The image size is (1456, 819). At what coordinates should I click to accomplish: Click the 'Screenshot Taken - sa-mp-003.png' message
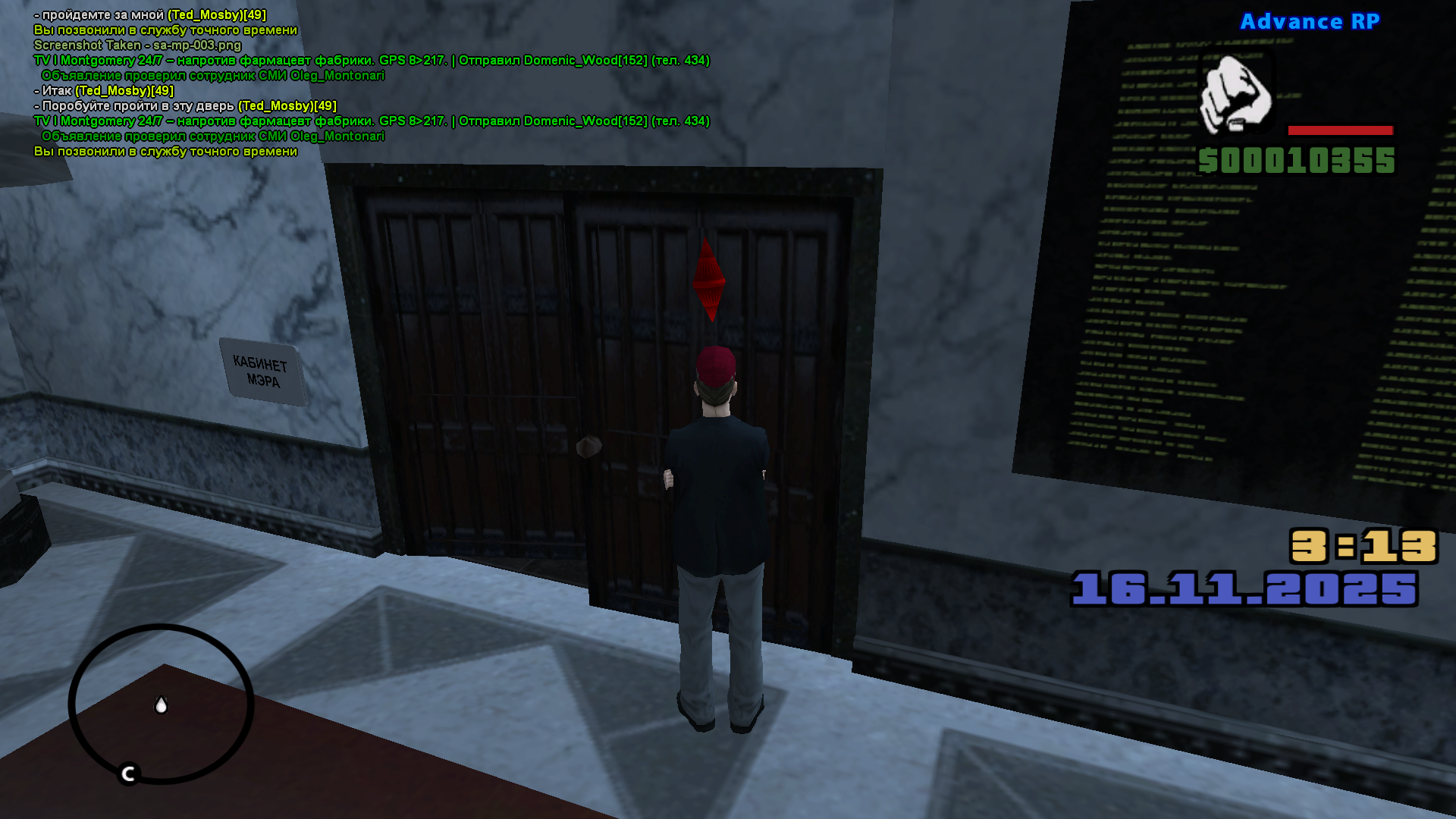pyautogui.click(x=135, y=45)
